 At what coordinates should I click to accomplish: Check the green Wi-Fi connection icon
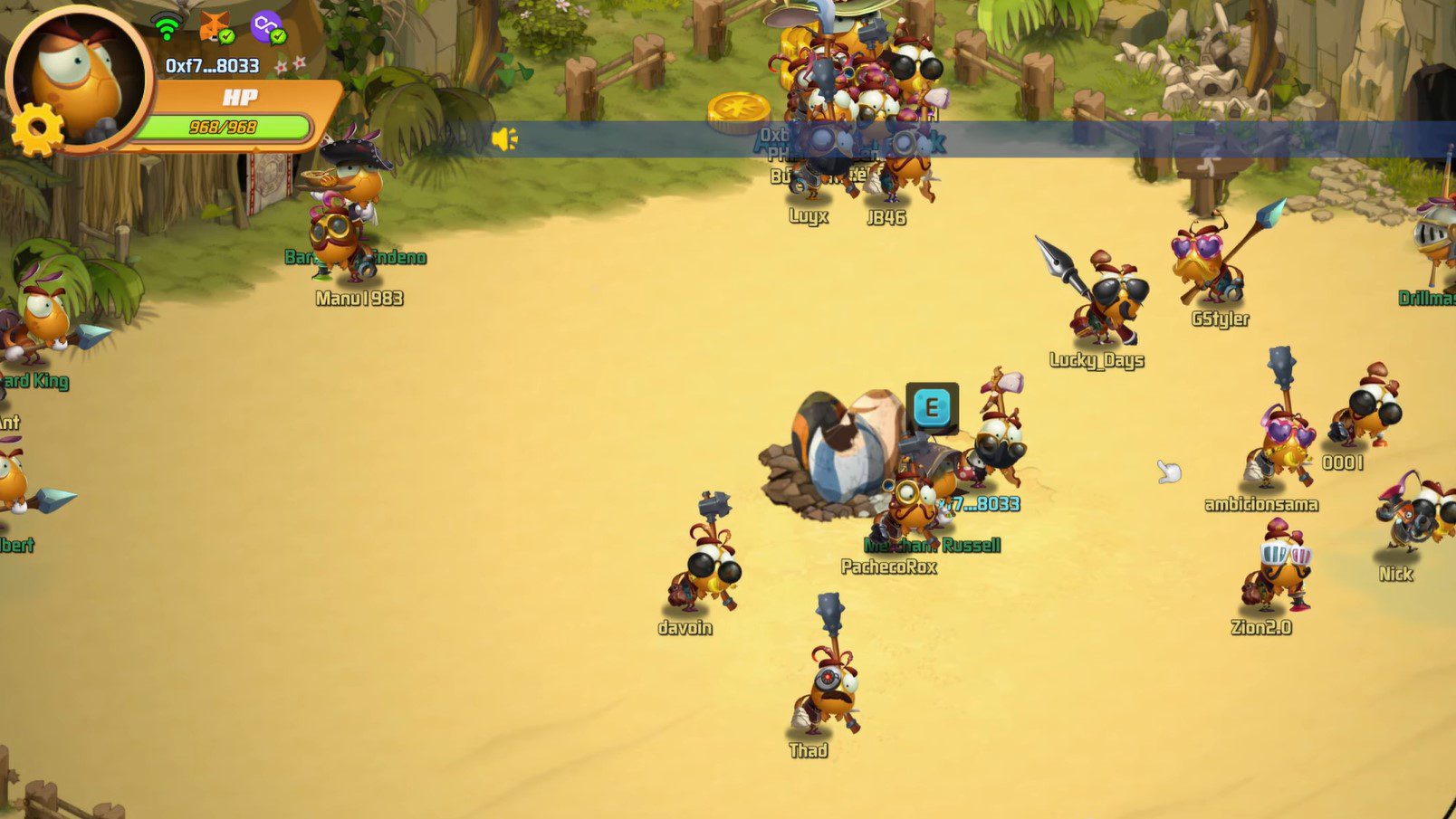click(167, 27)
